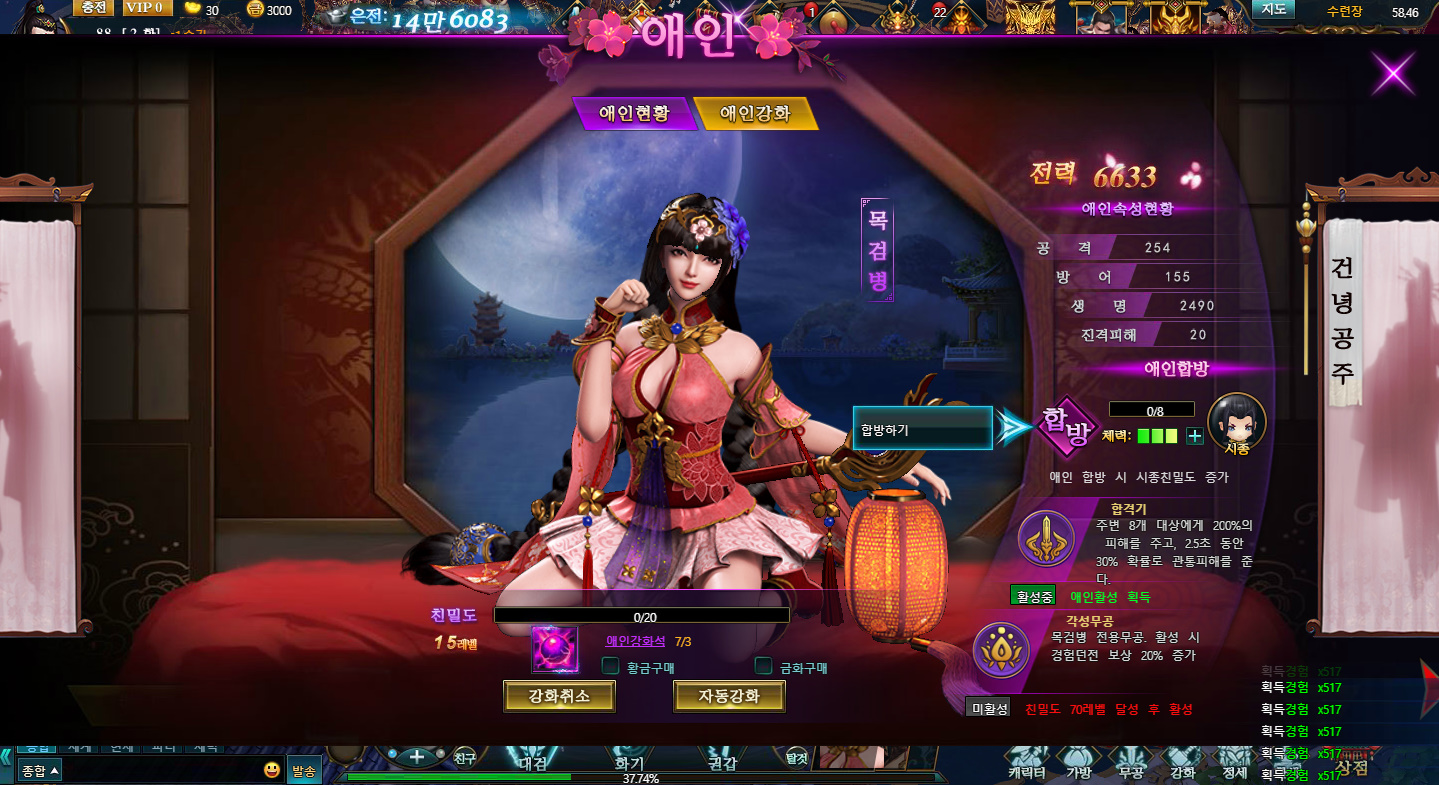
Task: Click the 강화취소 button
Action: point(559,696)
